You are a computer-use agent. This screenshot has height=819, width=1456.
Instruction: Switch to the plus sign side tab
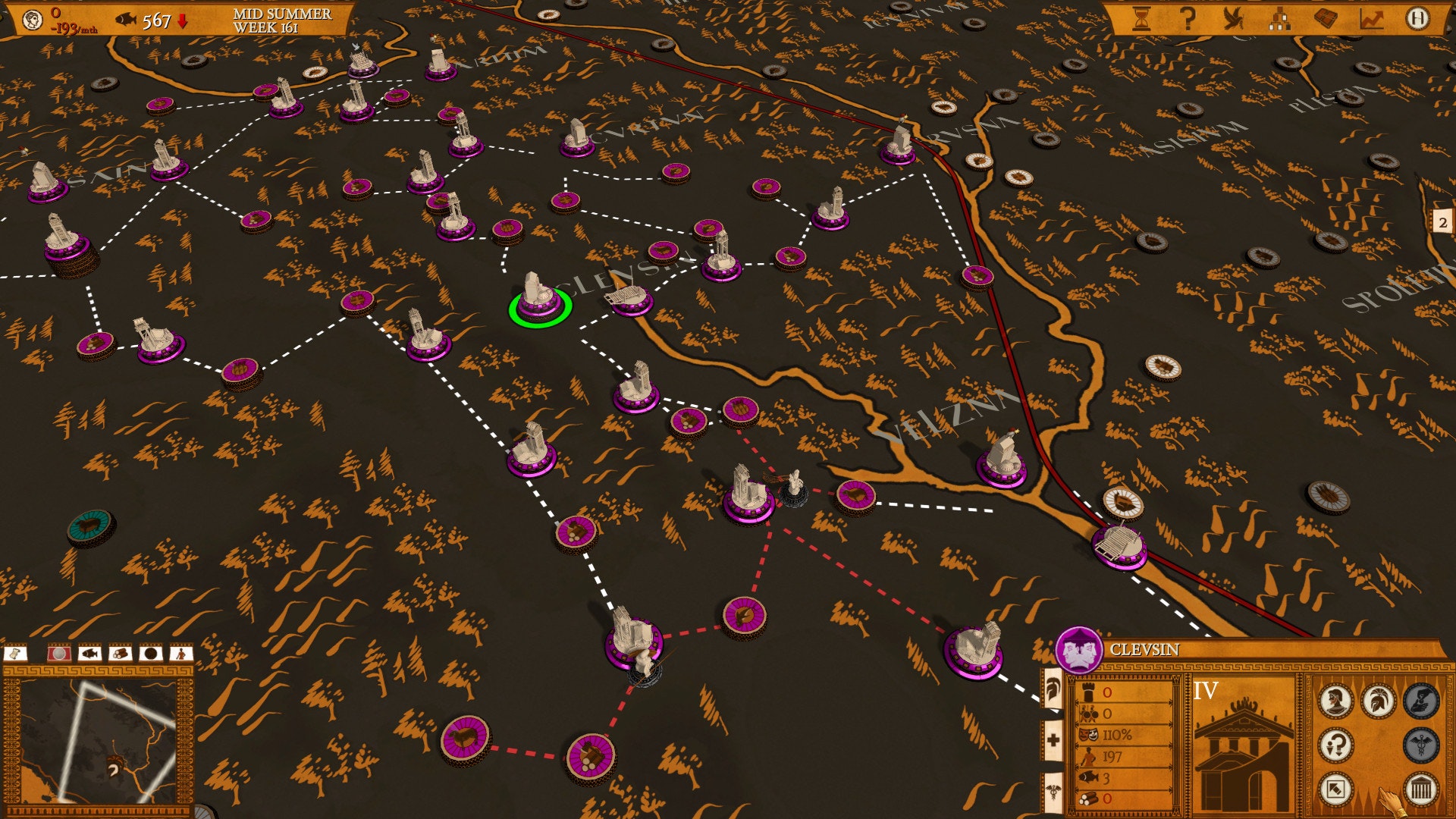pyautogui.click(x=1053, y=739)
